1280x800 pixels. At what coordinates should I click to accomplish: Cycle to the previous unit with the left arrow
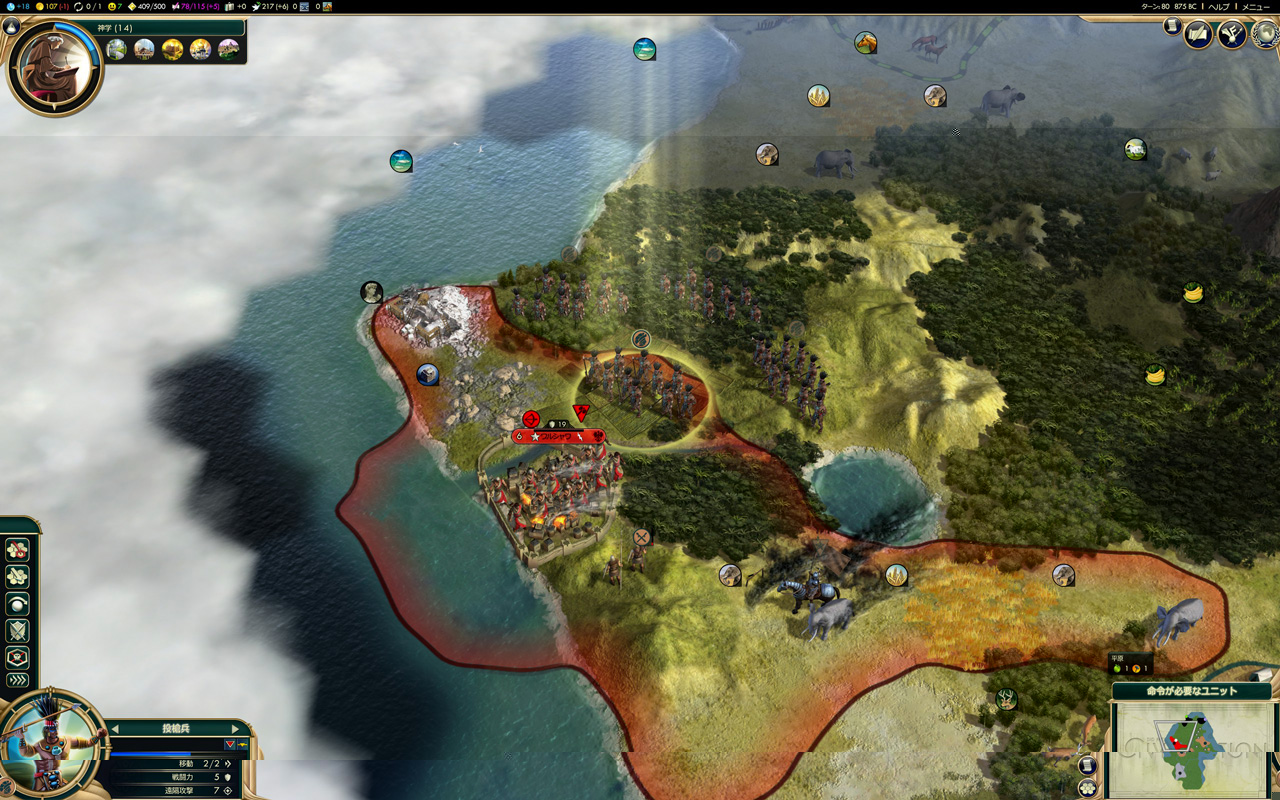113,729
